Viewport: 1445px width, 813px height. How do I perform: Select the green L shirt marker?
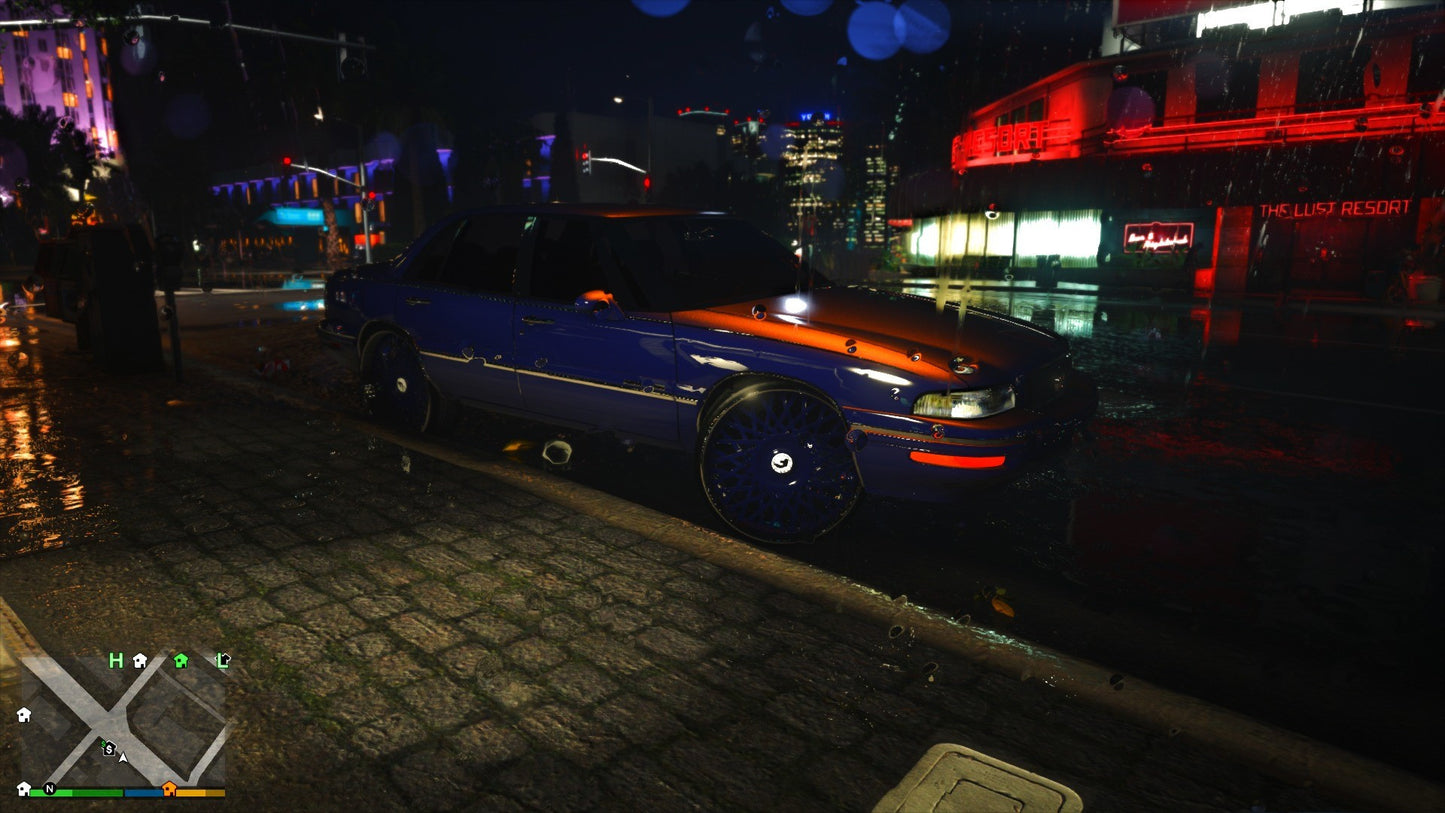[x=223, y=660]
